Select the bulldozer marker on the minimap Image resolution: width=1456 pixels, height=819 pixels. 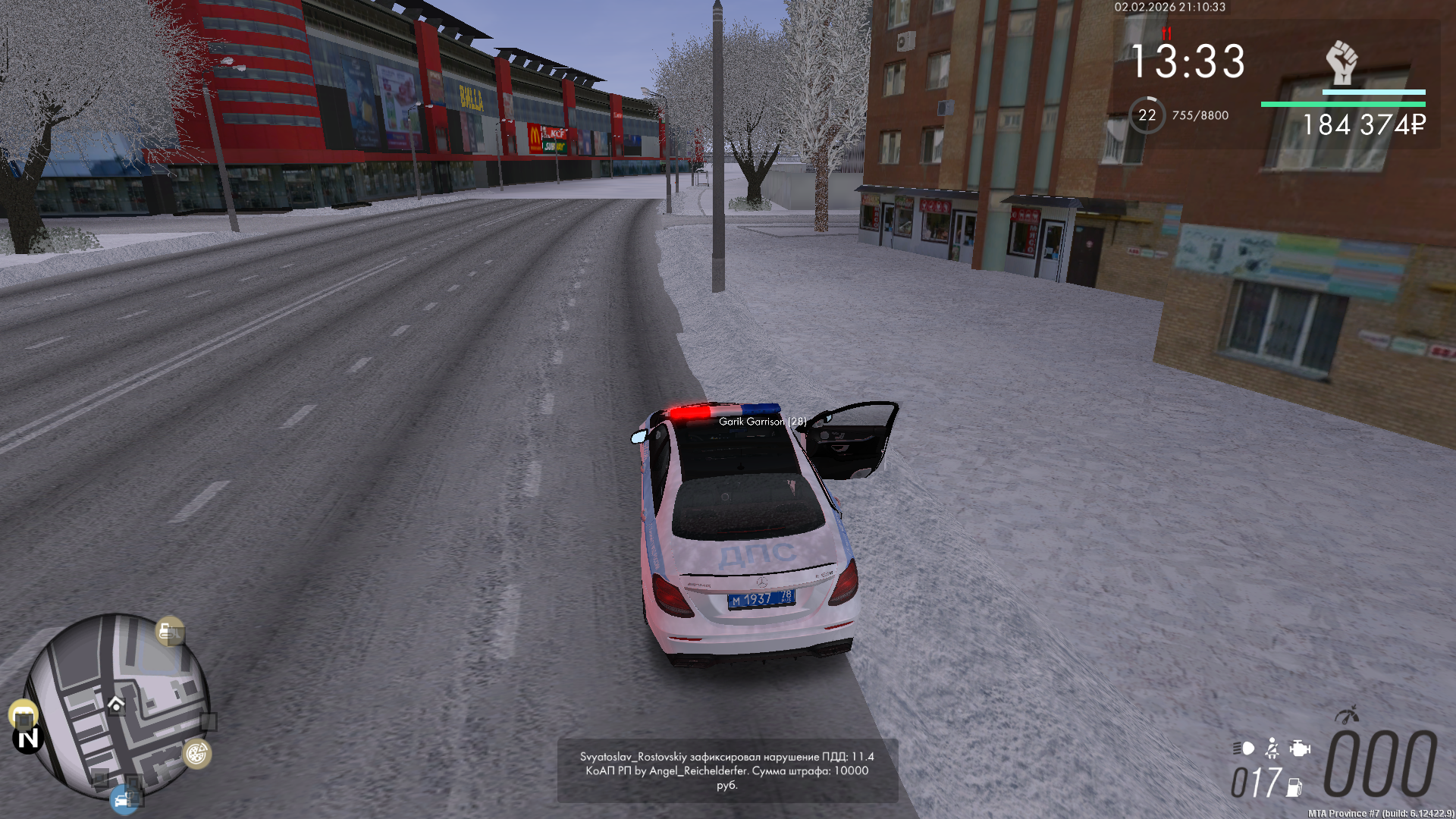(168, 631)
